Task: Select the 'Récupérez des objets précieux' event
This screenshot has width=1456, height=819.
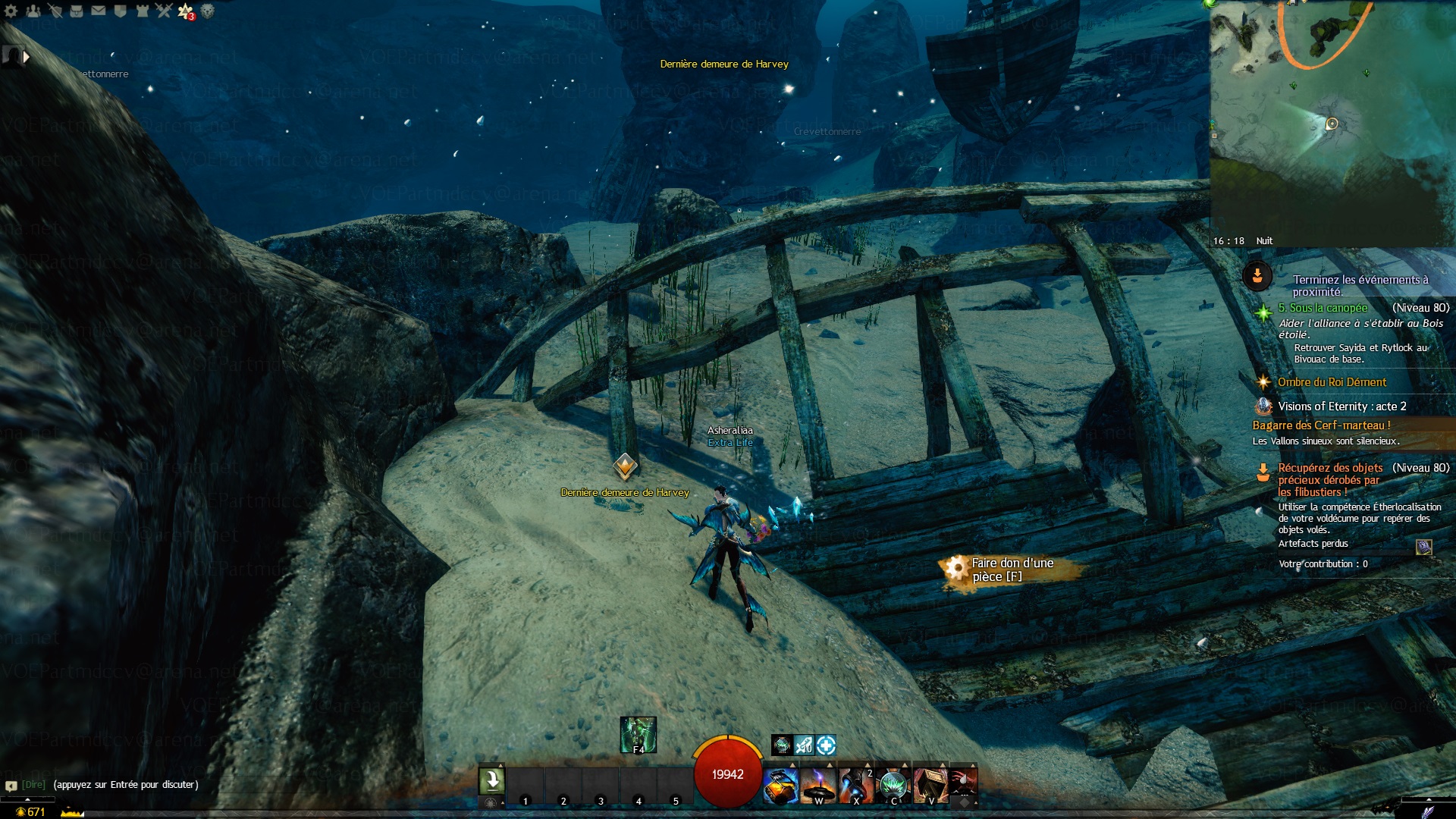Action: pos(1330,479)
